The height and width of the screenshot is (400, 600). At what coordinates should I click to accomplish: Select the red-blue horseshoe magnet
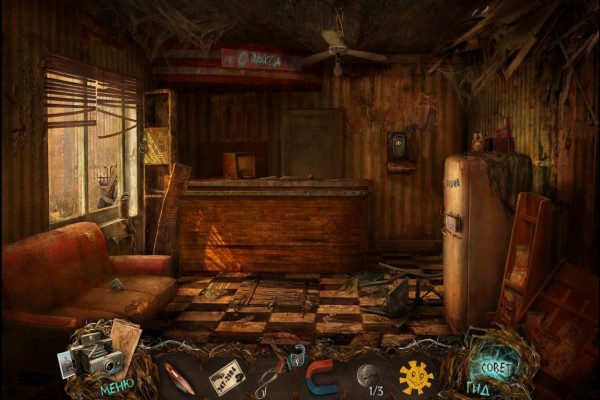pos(322,377)
